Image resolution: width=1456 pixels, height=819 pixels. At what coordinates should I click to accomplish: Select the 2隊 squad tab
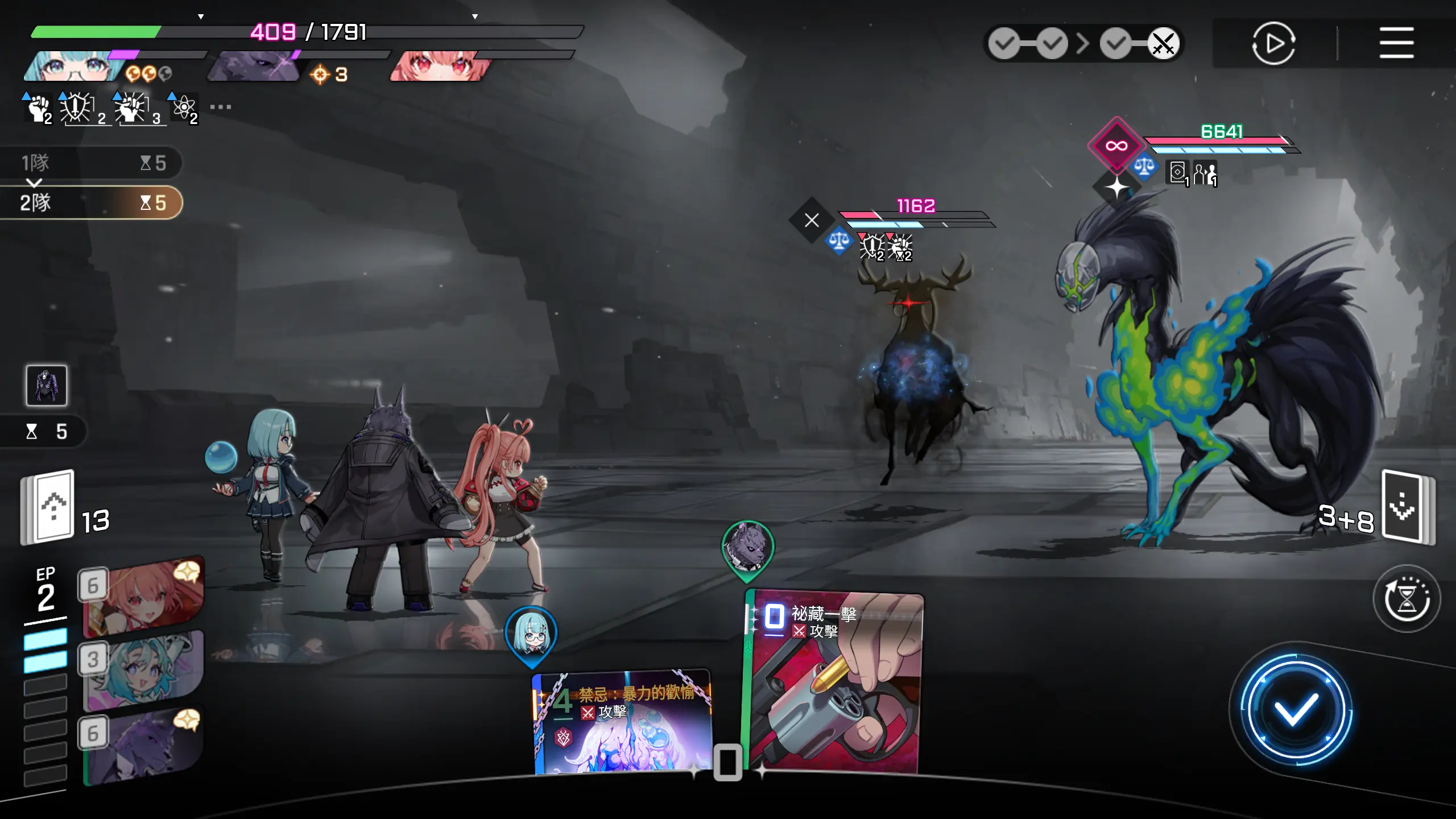coord(91,202)
